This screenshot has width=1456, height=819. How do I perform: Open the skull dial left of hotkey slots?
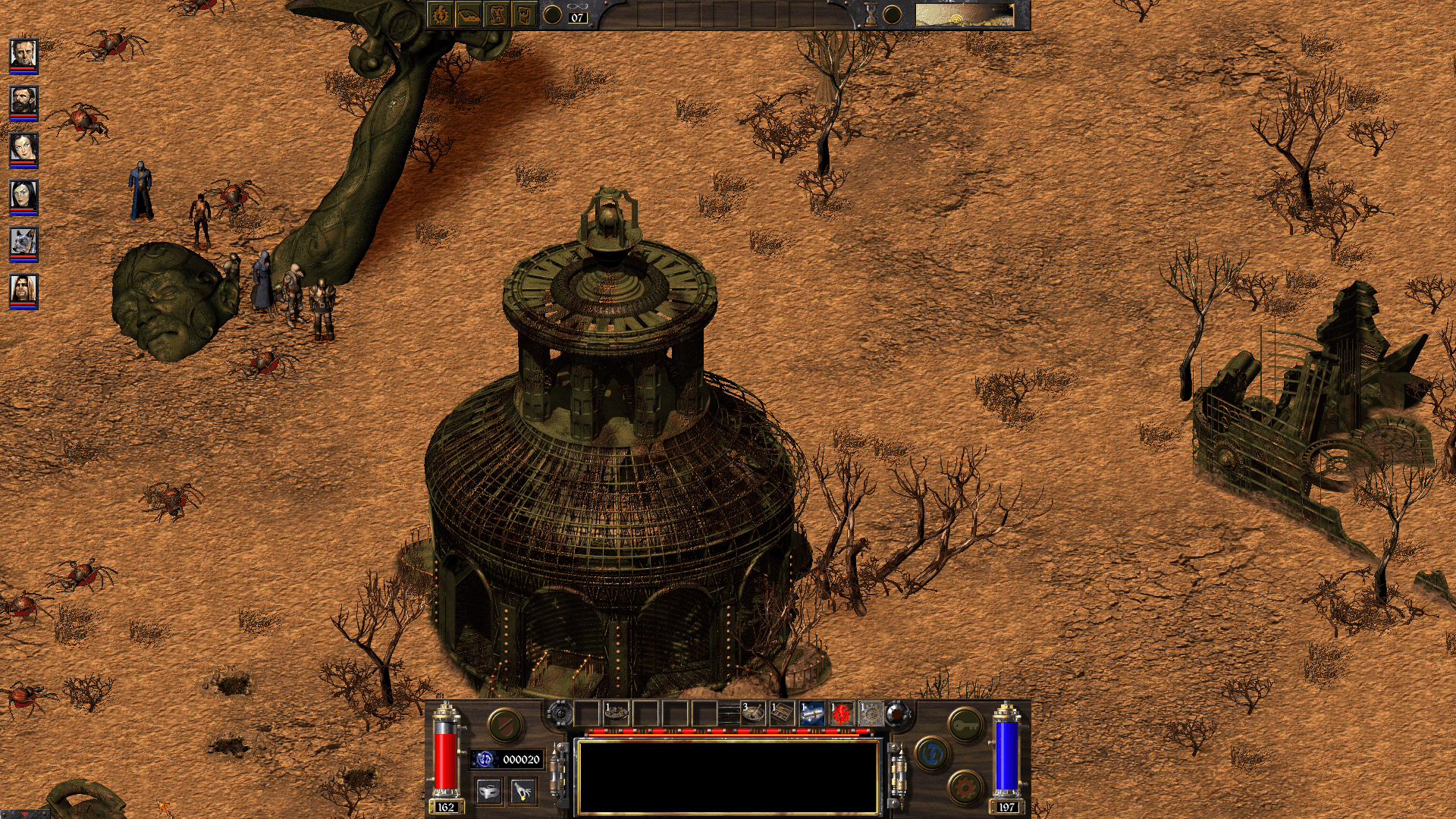tap(560, 712)
